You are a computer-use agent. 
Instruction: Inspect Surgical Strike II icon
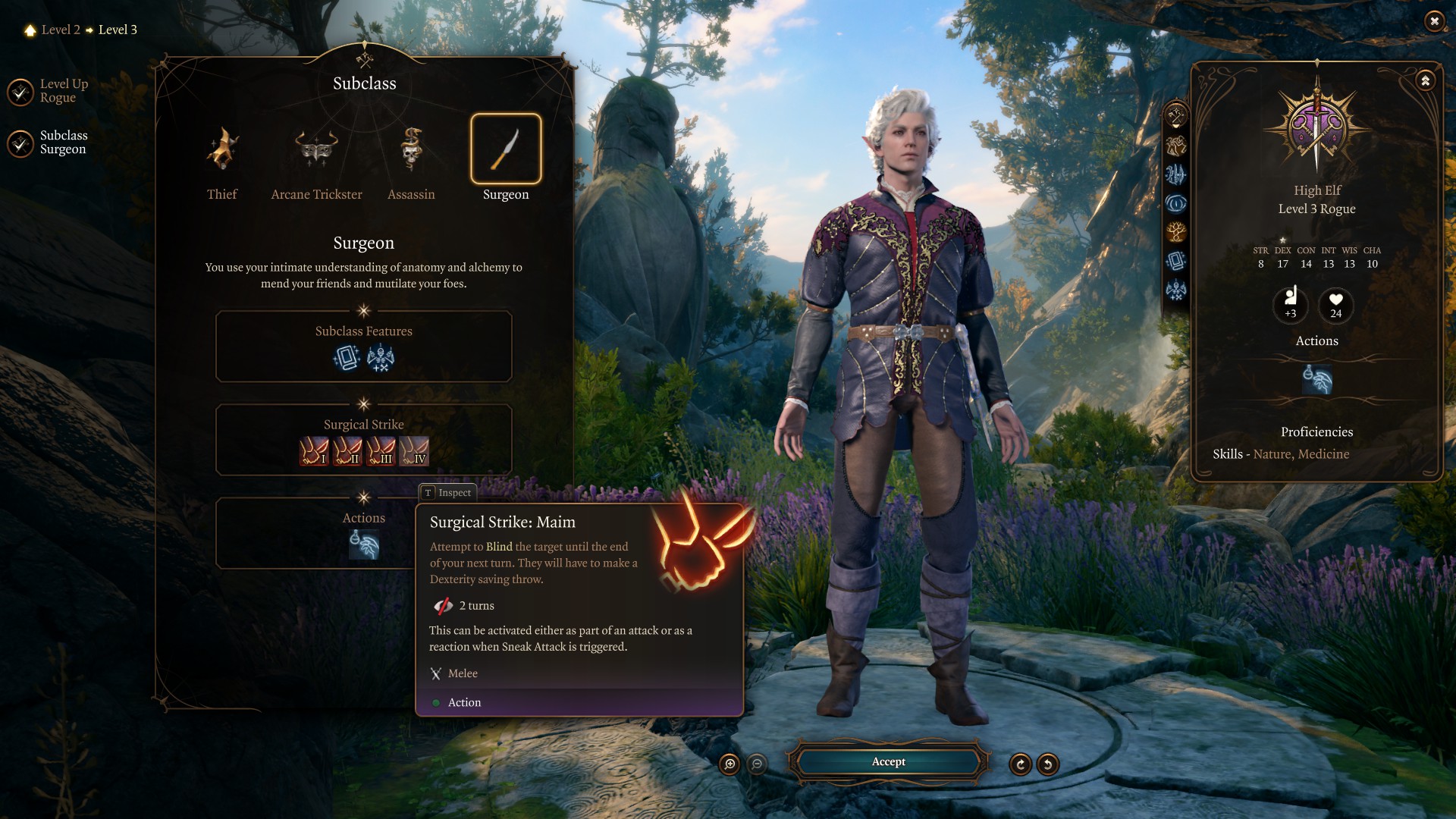coord(347,451)
